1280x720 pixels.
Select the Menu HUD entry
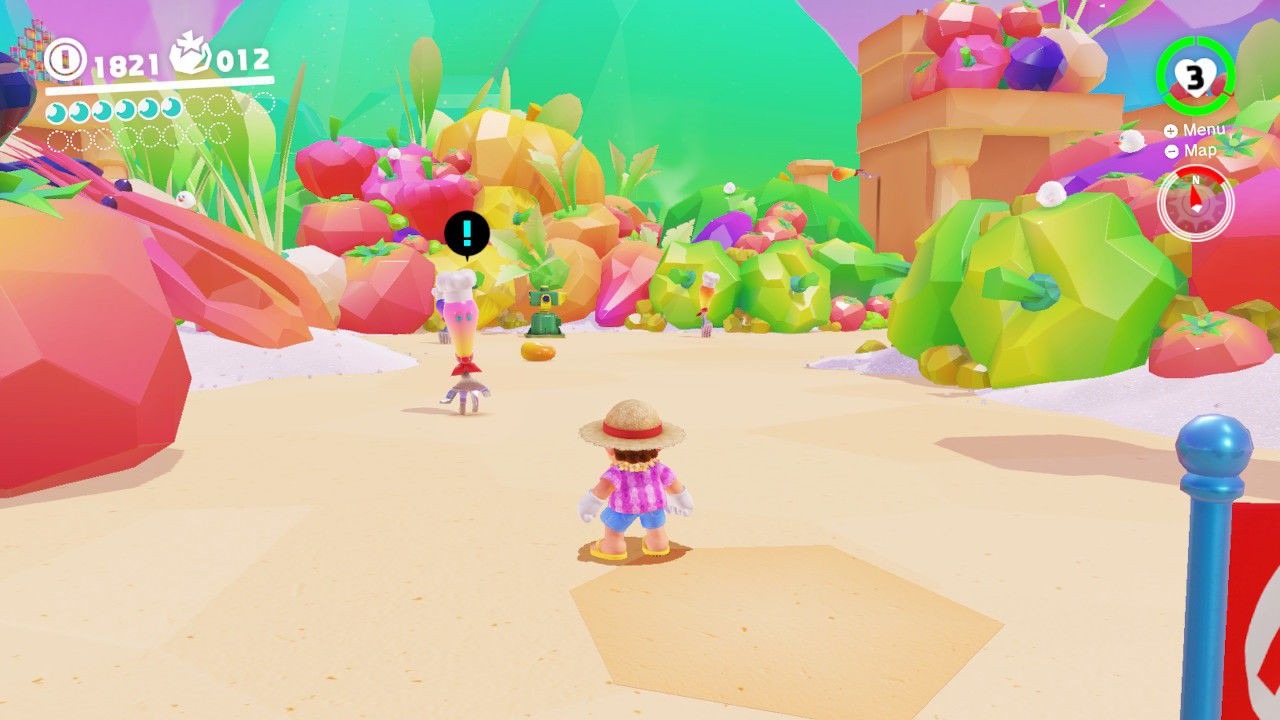coord(1193,130)
